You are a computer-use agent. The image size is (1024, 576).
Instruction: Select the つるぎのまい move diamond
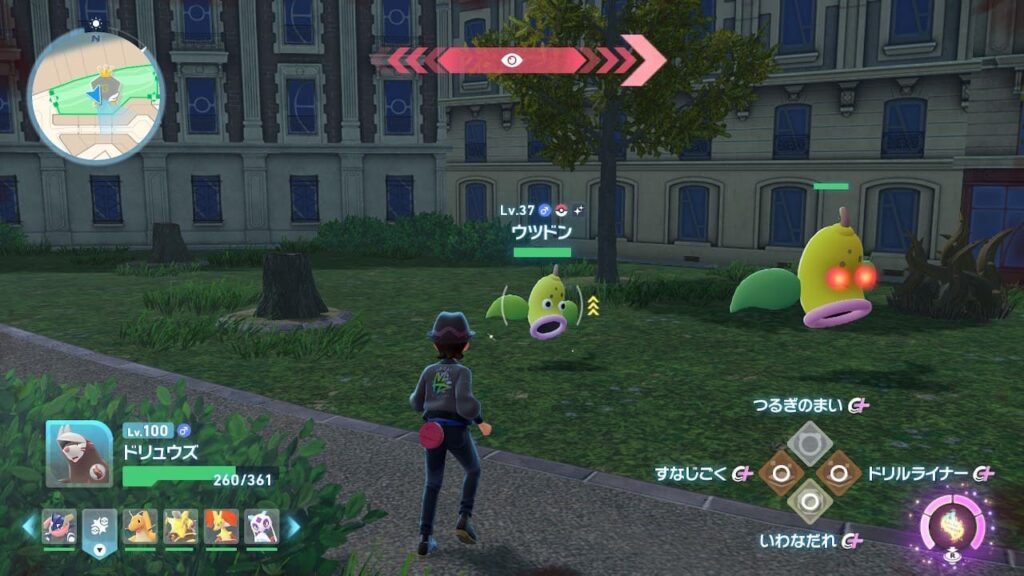806,439
